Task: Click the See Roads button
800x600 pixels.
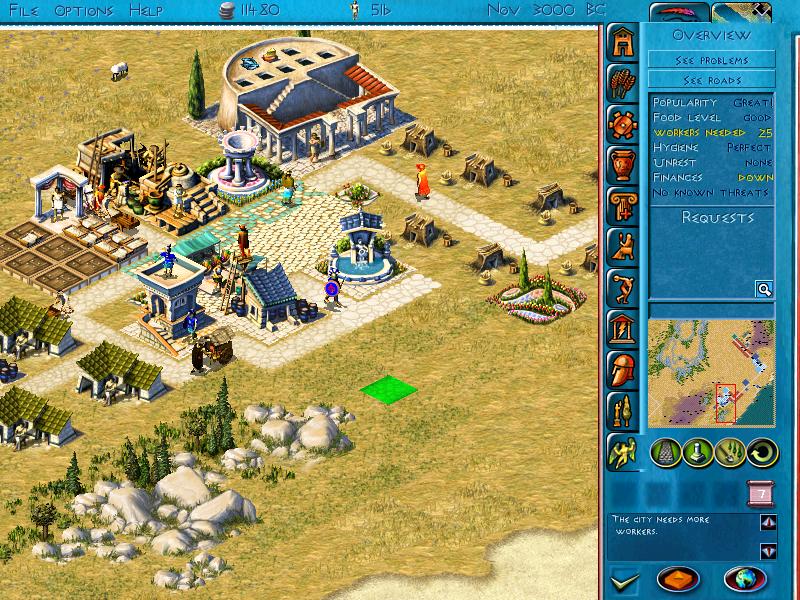Action: (x=711, y=79)
